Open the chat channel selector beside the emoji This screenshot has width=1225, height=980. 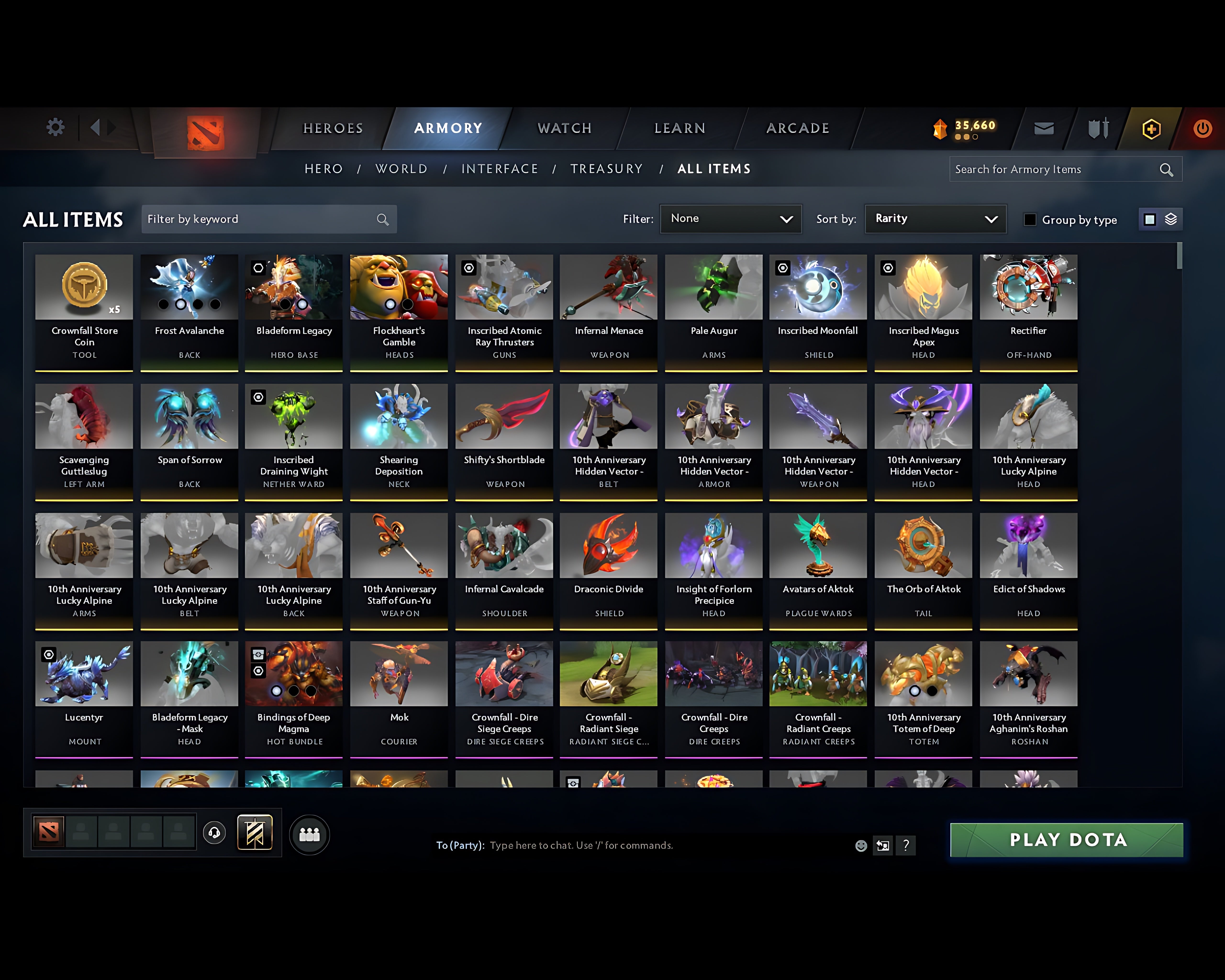pyautogui.click(x=882, y=845)
